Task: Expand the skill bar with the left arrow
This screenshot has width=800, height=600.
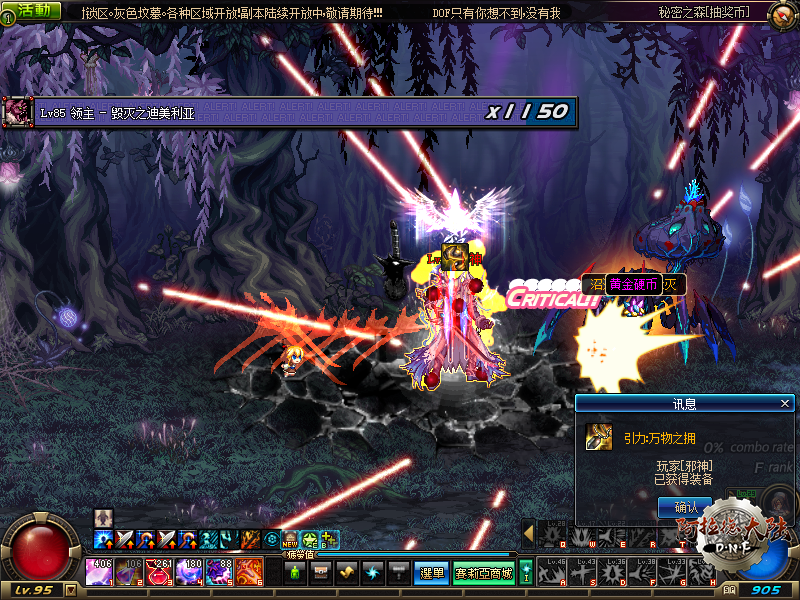Action: [x=529, y=533]
